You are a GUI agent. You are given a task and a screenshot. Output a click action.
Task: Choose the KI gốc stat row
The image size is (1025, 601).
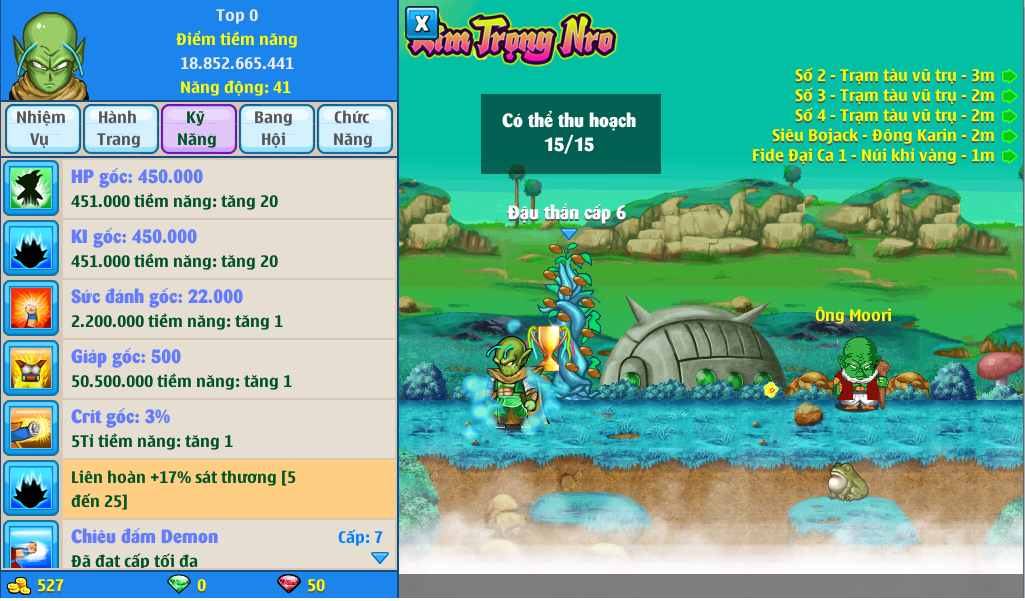coord(199,249)
